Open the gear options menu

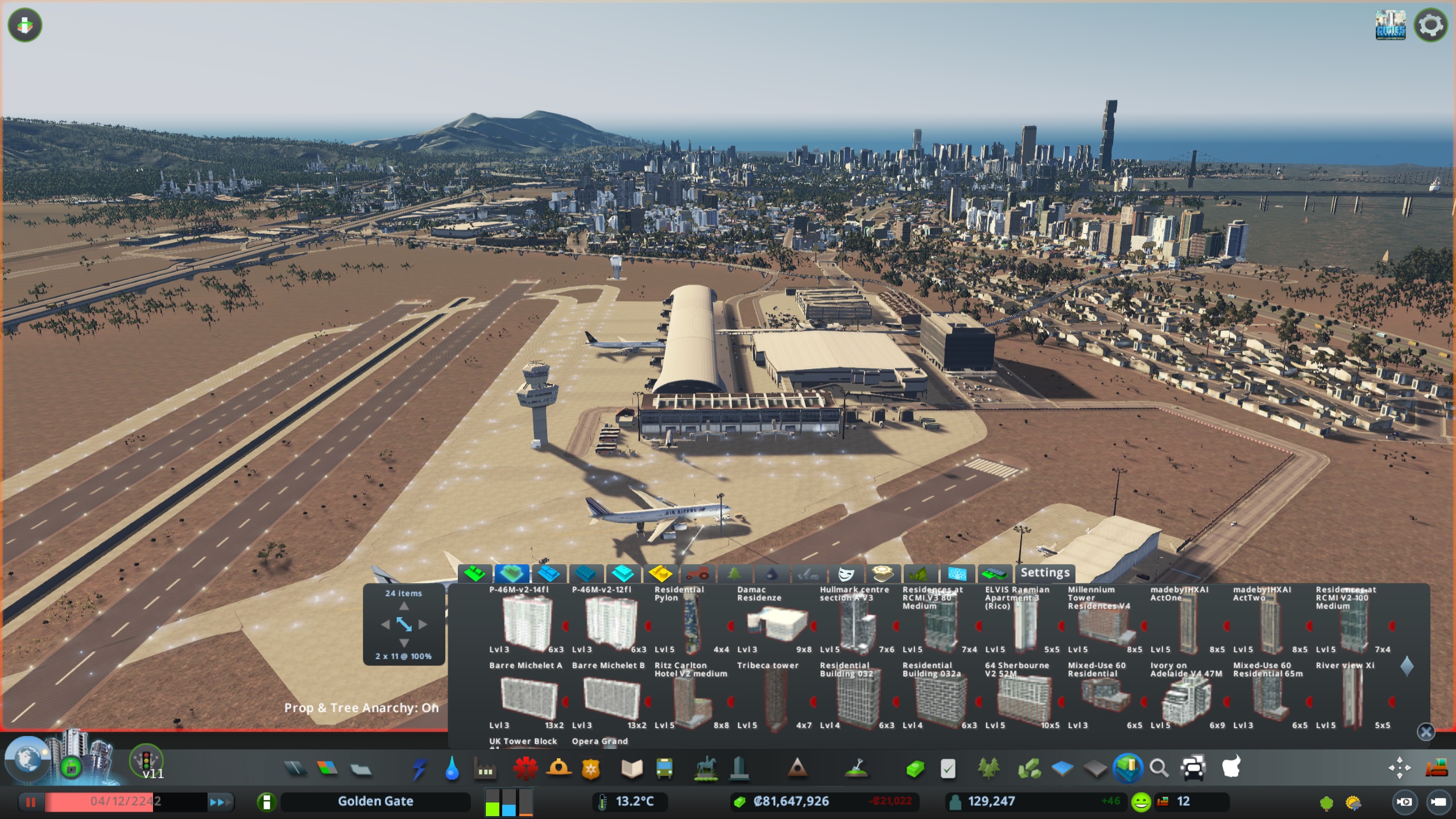1430,26
